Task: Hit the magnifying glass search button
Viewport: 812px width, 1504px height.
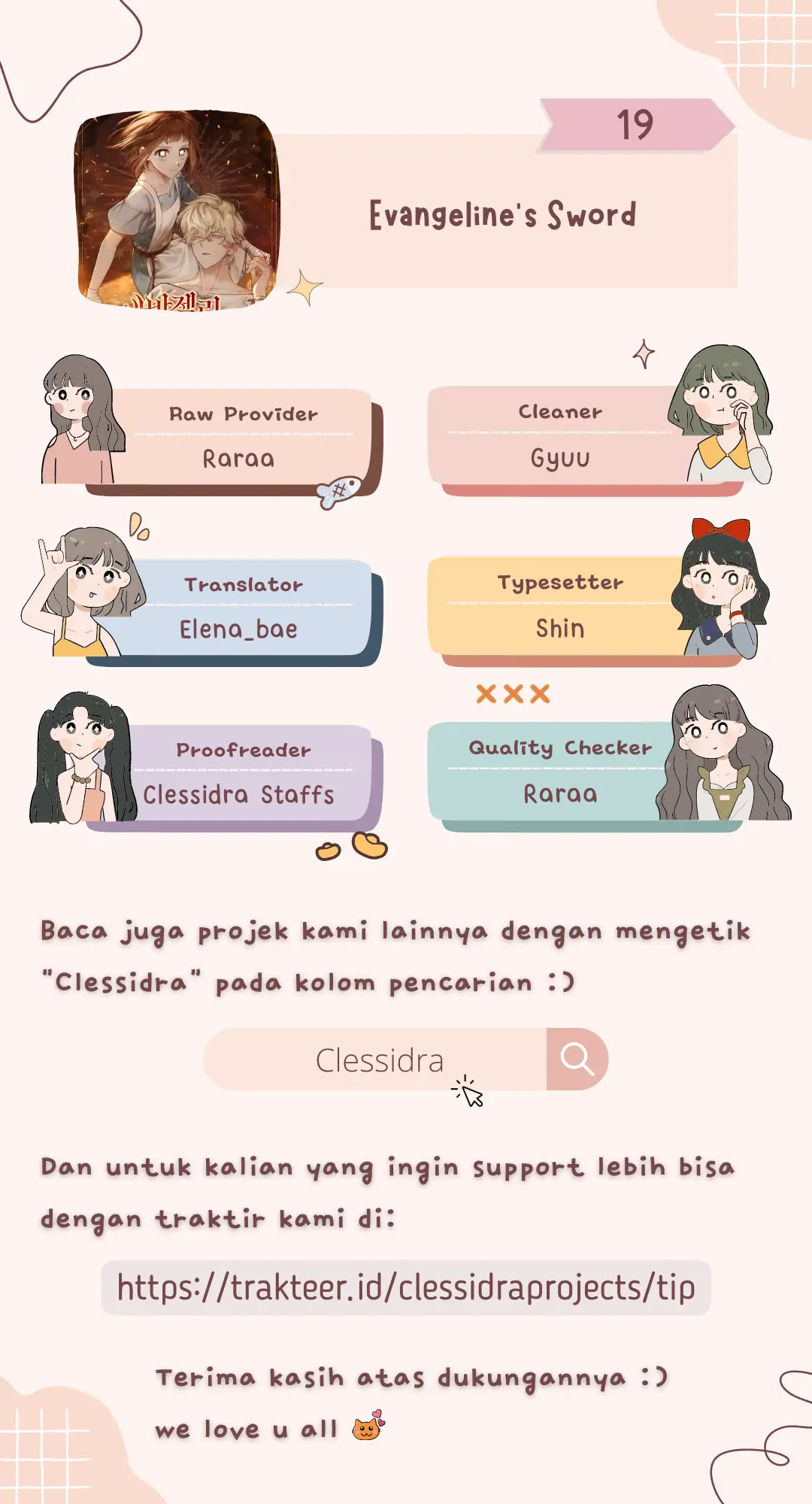Action: [577, 1060]
